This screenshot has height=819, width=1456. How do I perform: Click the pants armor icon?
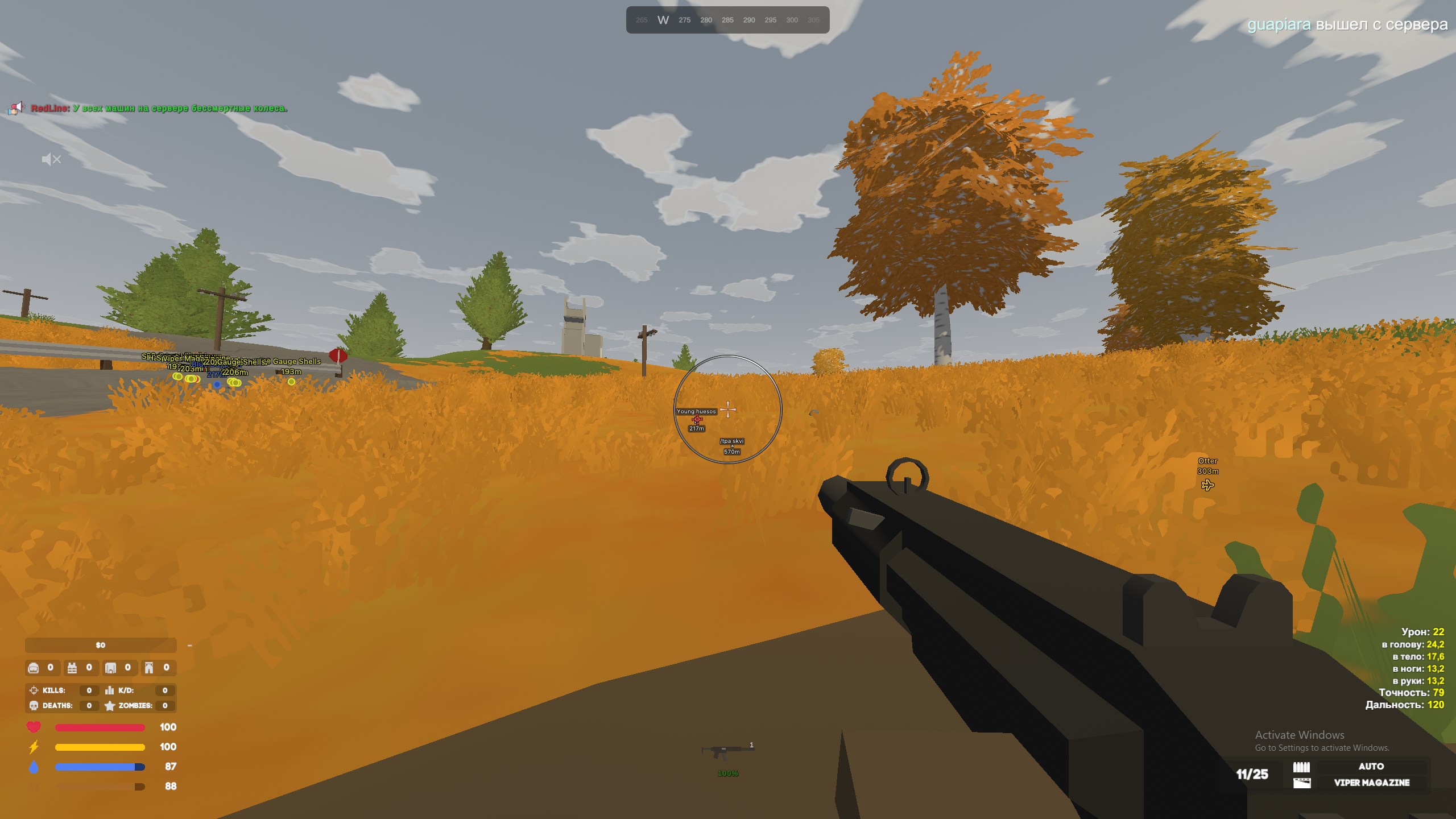point(149,668)
